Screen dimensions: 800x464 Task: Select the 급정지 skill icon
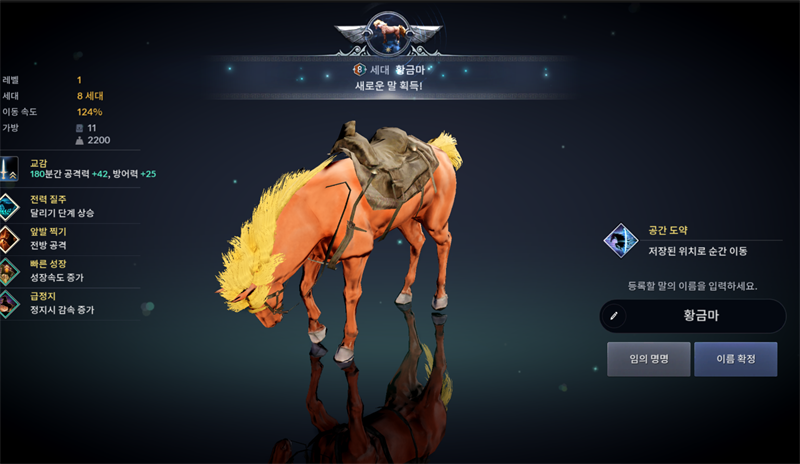pyautogui.click(x=10, y=302)
